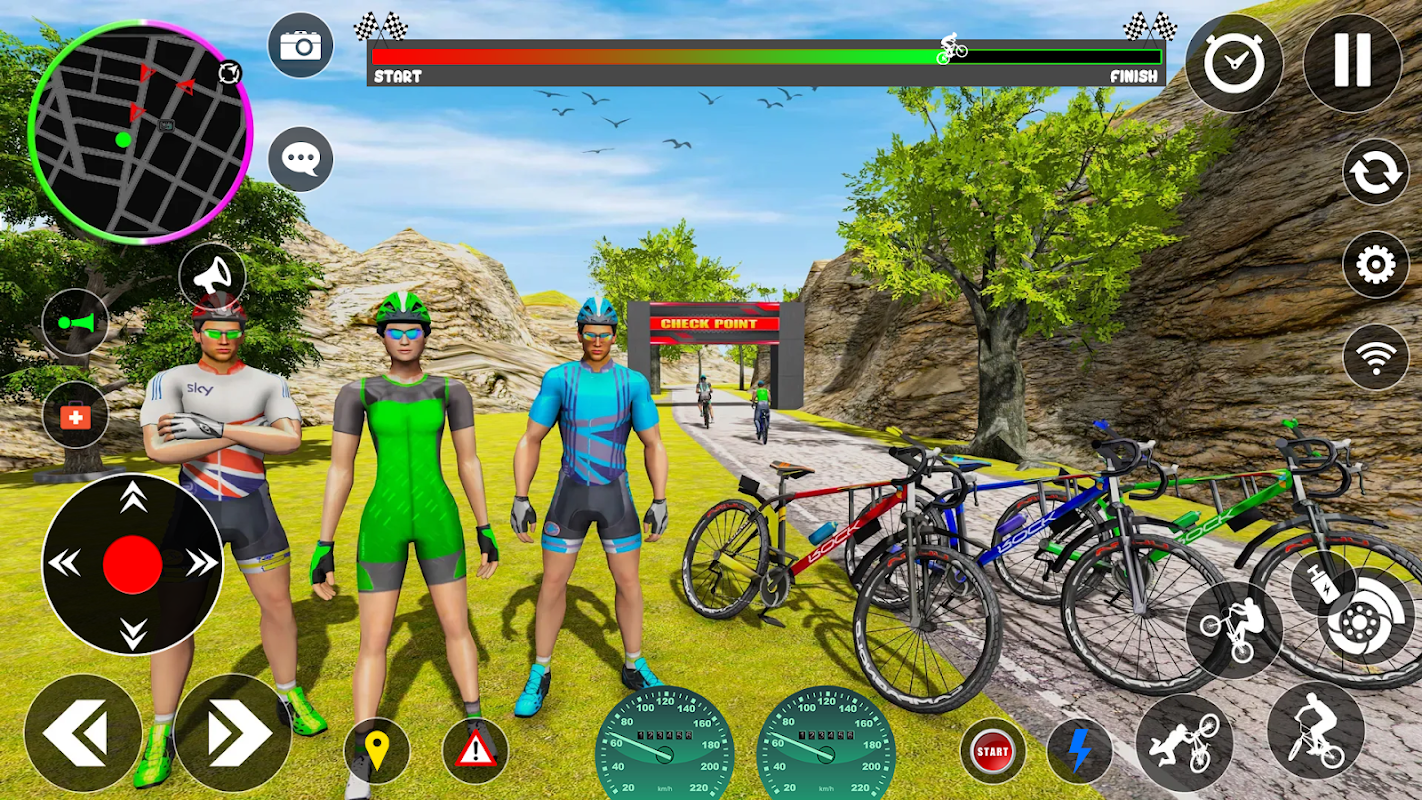Activate the blue lightning boost

pyautogui.click(x=1079, y=750)
